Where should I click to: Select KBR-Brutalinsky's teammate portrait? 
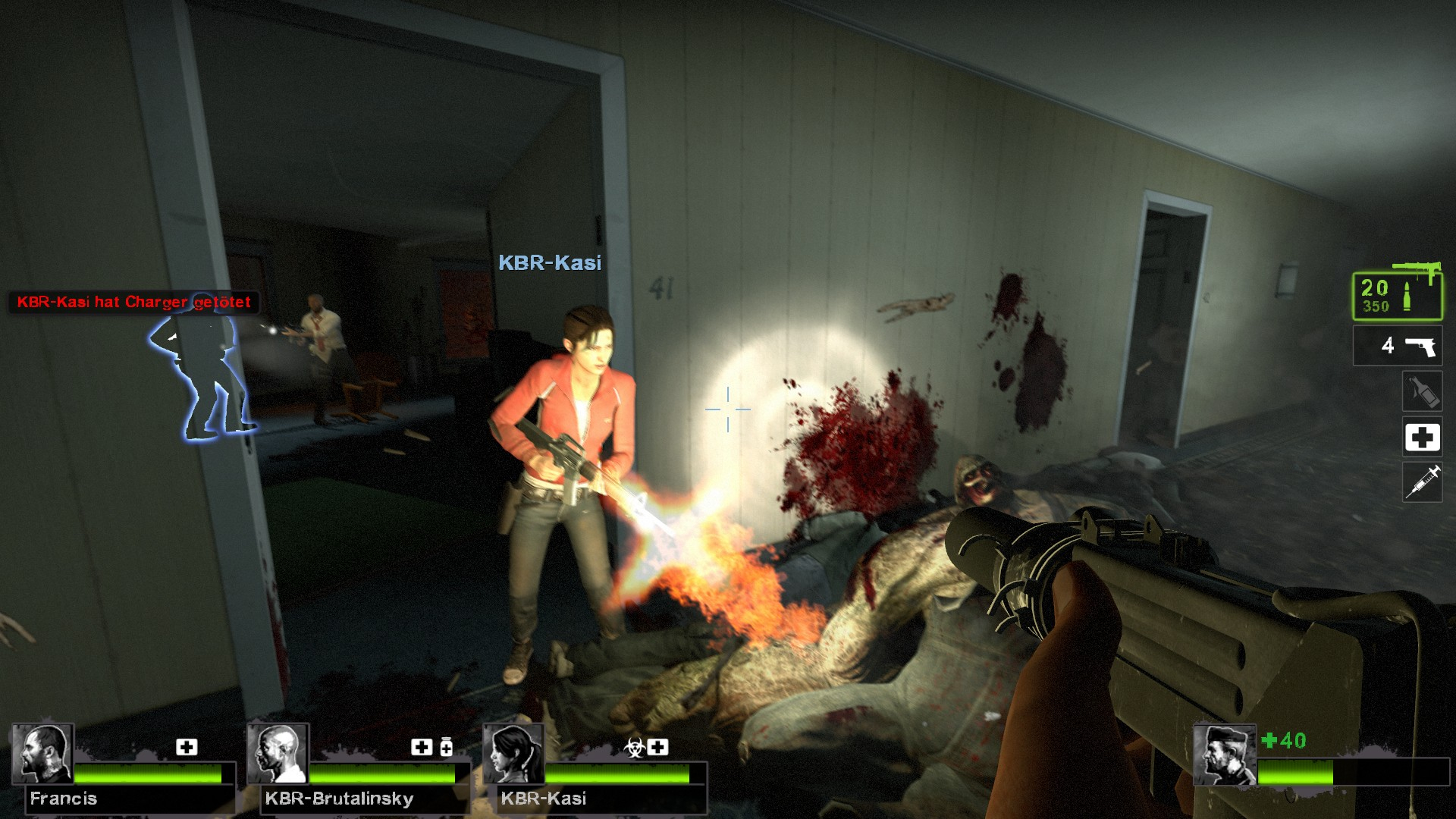(278, 754)
